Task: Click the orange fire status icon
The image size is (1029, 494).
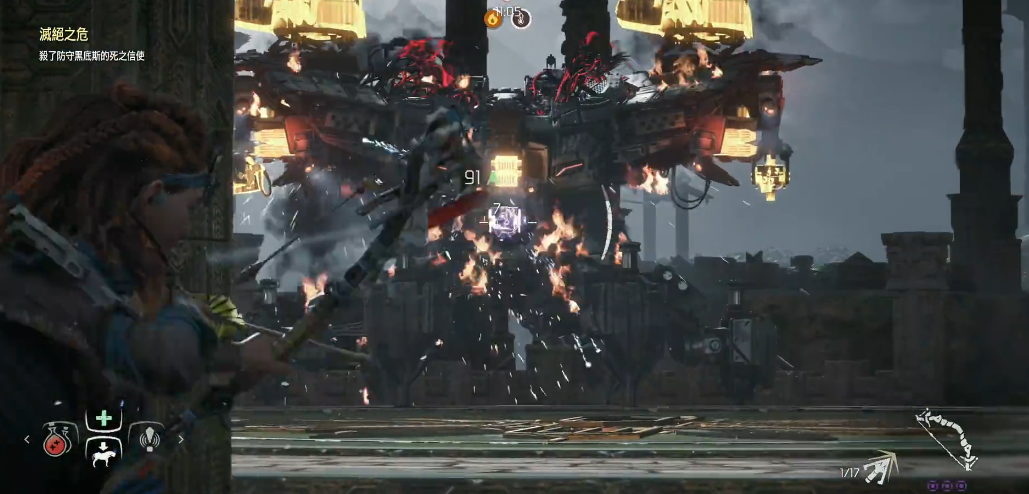Action: [x=493, y=18]
